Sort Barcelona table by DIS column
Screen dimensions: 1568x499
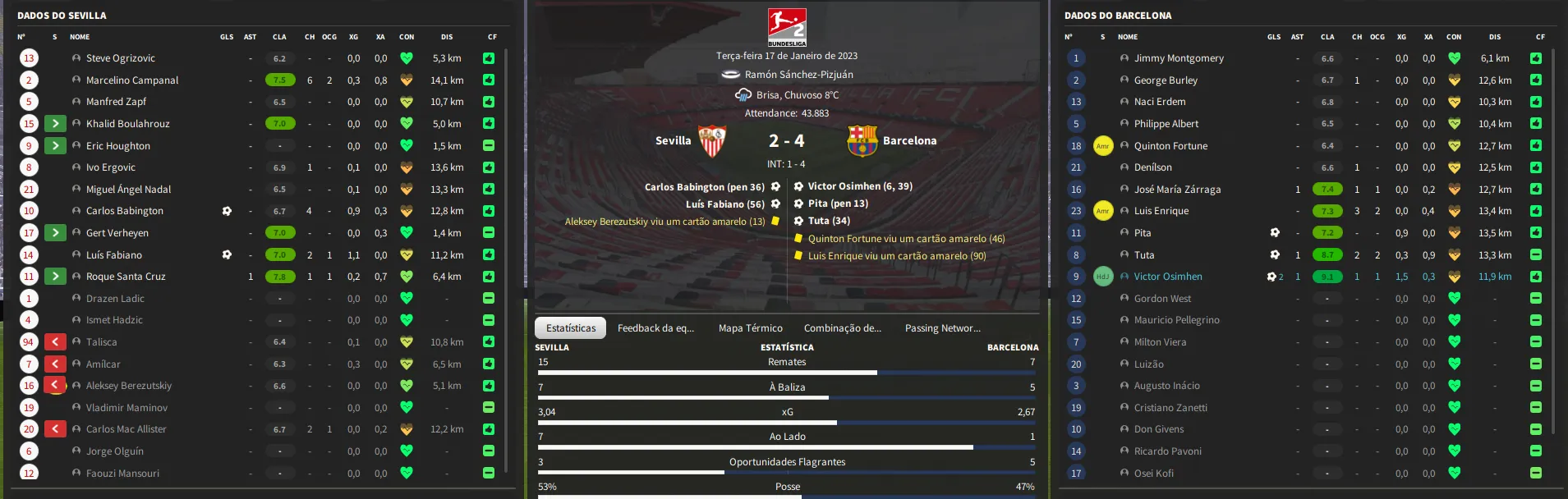point(1494,37)
